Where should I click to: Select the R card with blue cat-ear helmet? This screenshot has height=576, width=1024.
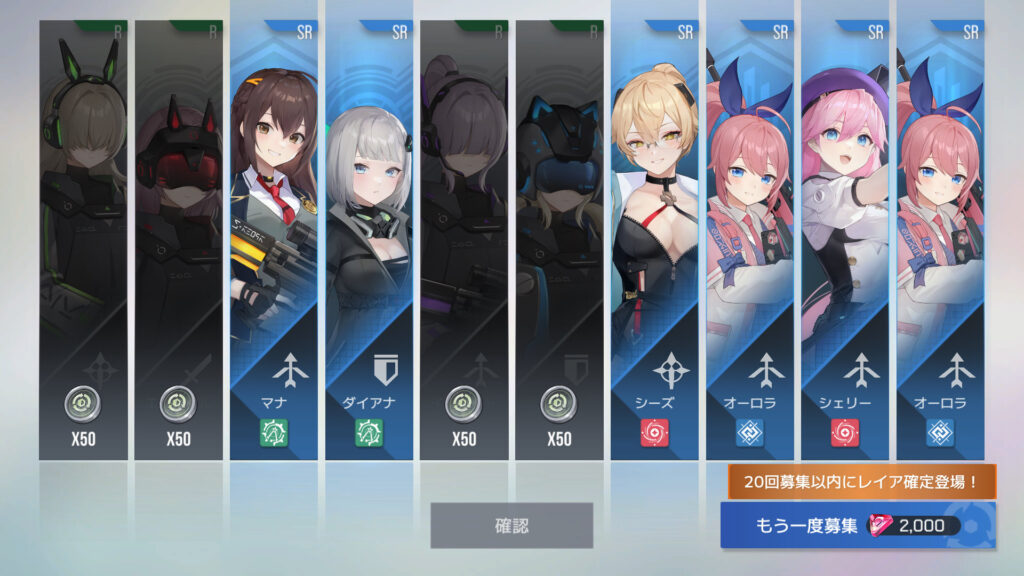tap(560, 240)
